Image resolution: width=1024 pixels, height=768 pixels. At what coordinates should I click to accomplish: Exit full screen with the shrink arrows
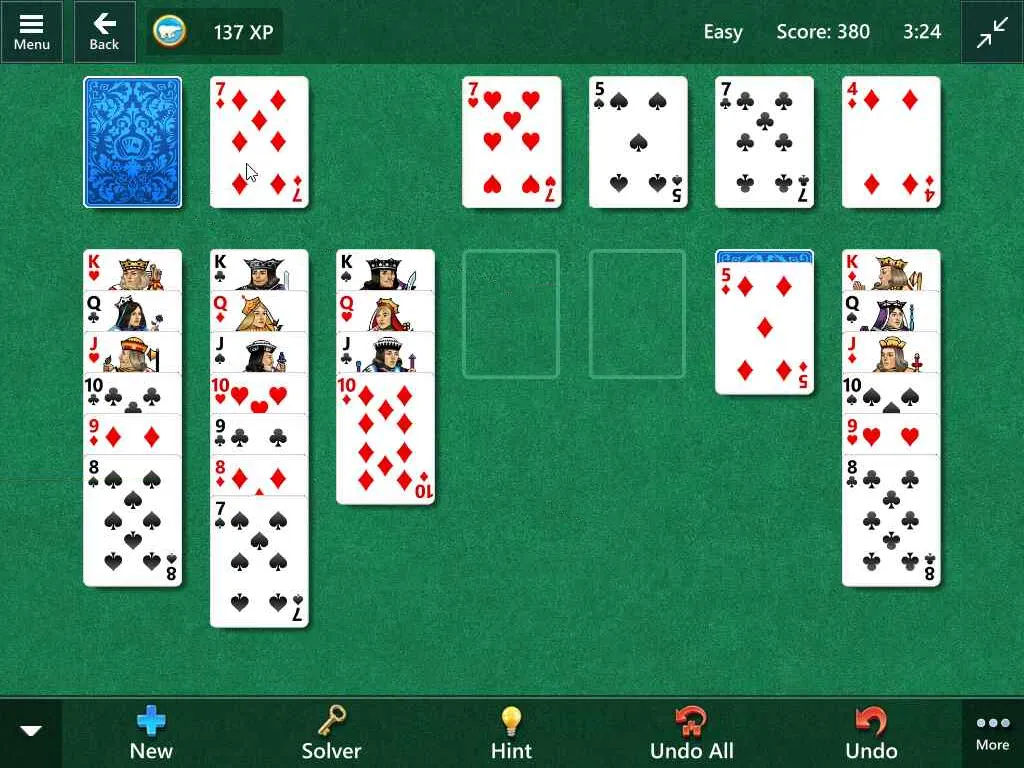[x=992, y=32]
